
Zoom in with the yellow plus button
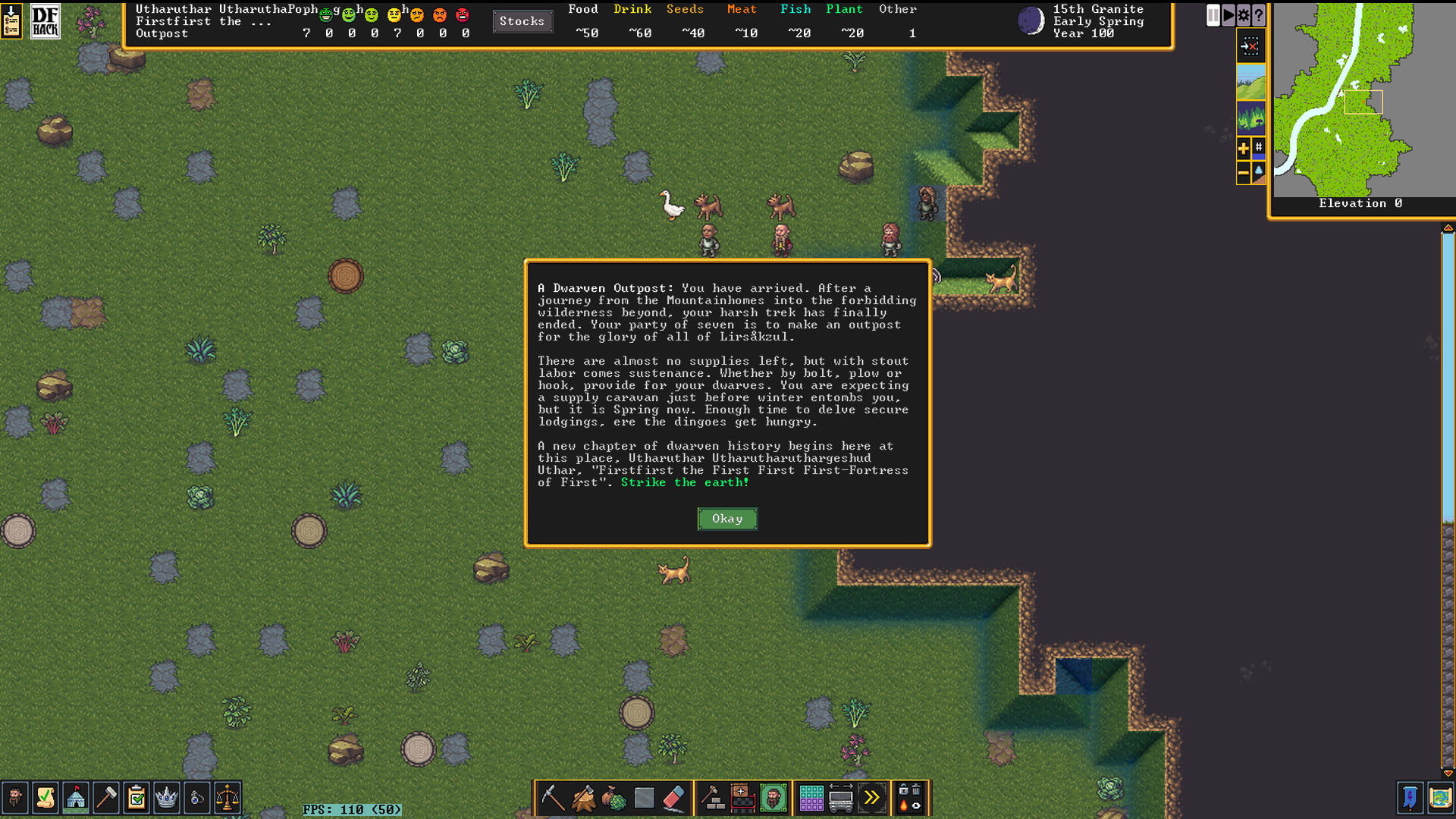point(1244,149)
